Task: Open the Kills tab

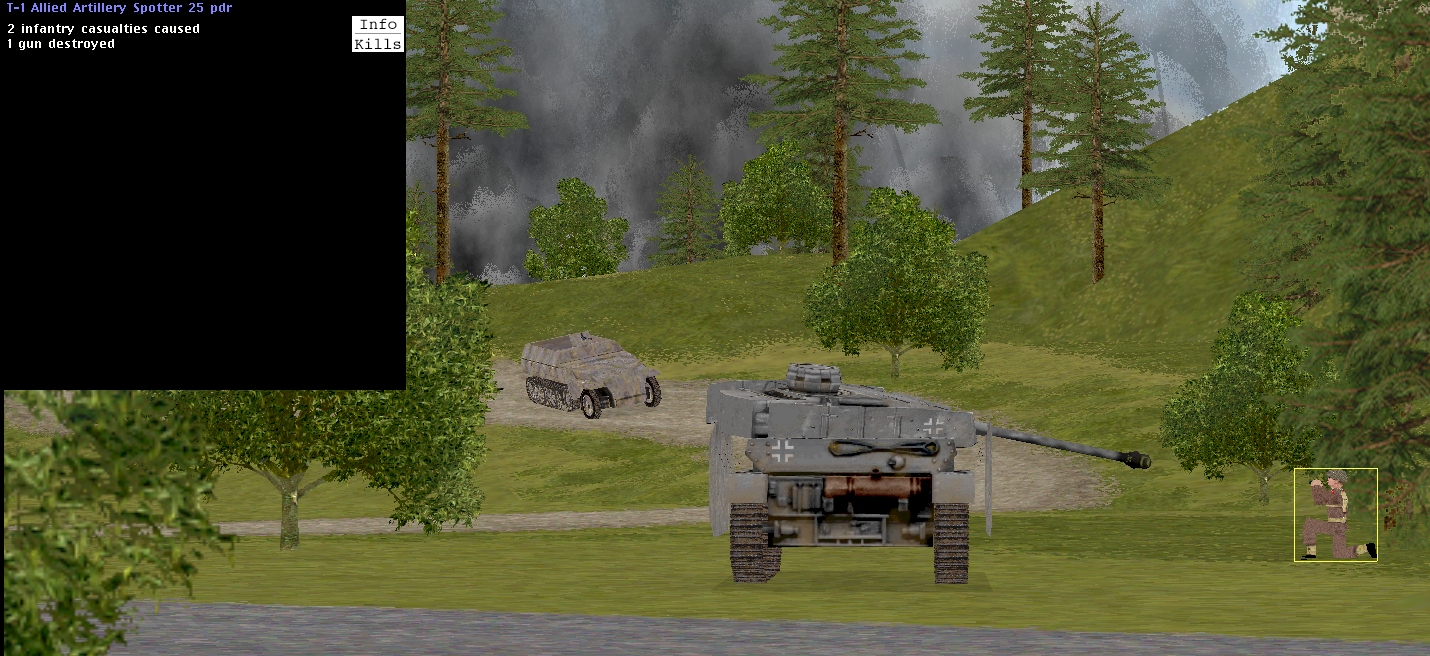Action: [x=378, y=44]
